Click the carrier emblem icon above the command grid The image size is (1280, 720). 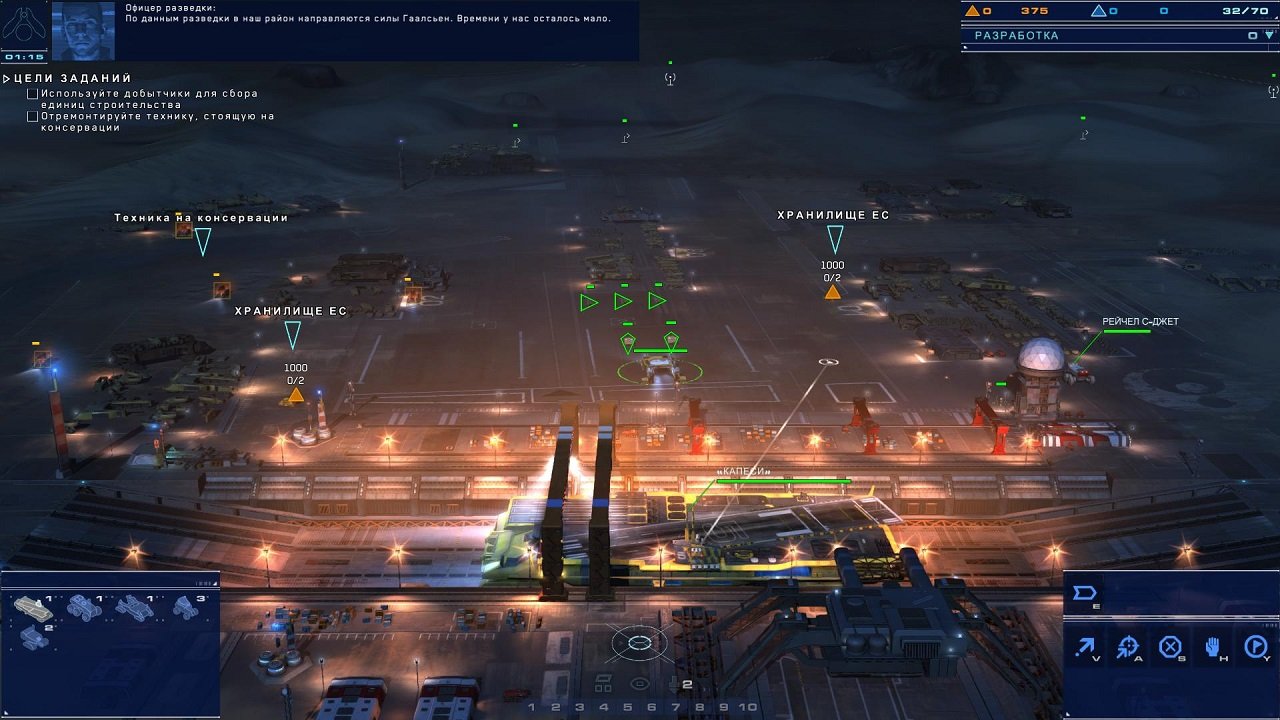pyautogui.click(x=1083, y=592)
